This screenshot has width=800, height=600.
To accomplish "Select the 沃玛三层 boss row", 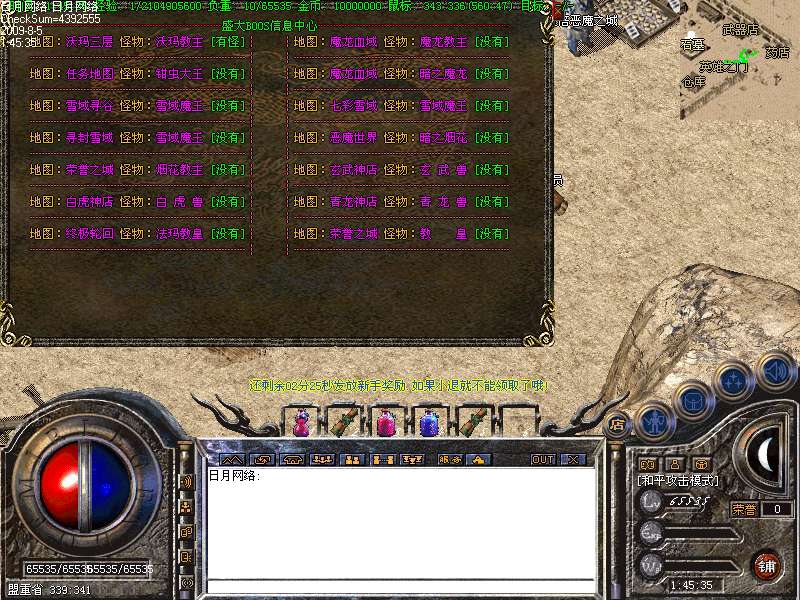I will point(138,43).
